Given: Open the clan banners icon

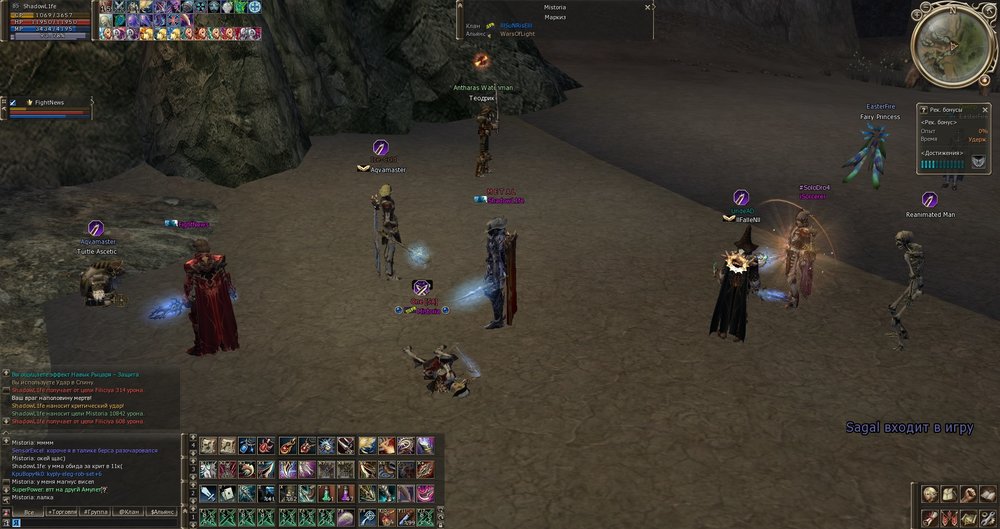Looking at the screenshot, I should point(949,517).
